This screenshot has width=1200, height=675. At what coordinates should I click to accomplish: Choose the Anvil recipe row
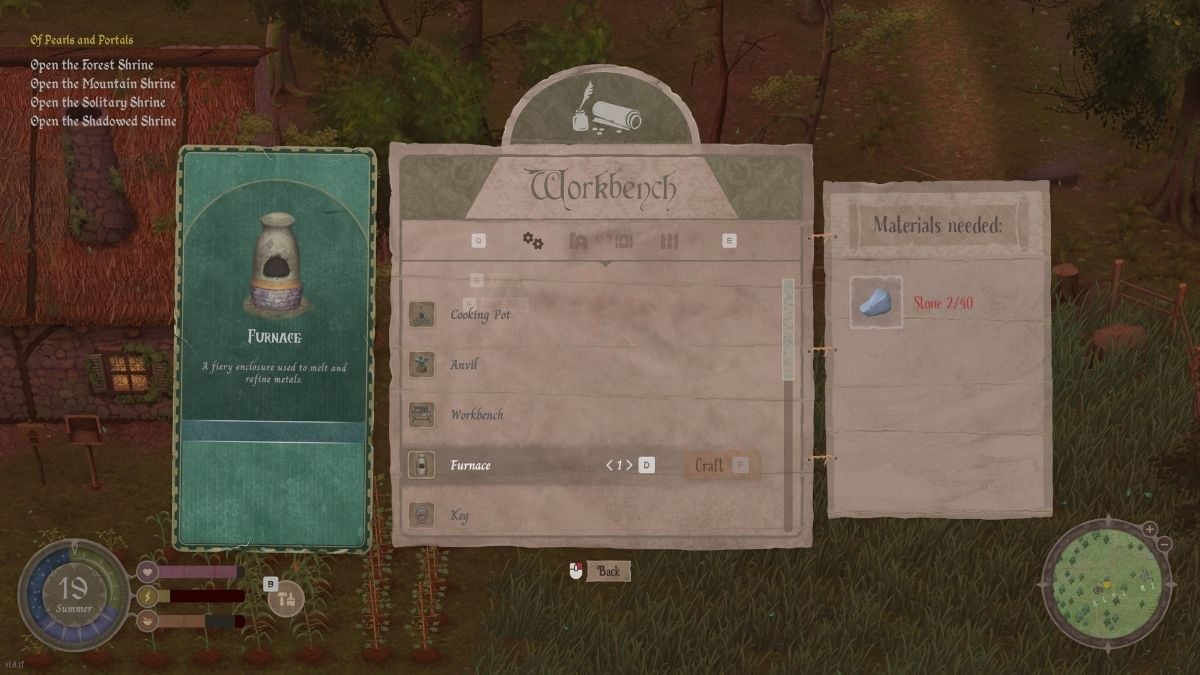(x=463, y=365)
